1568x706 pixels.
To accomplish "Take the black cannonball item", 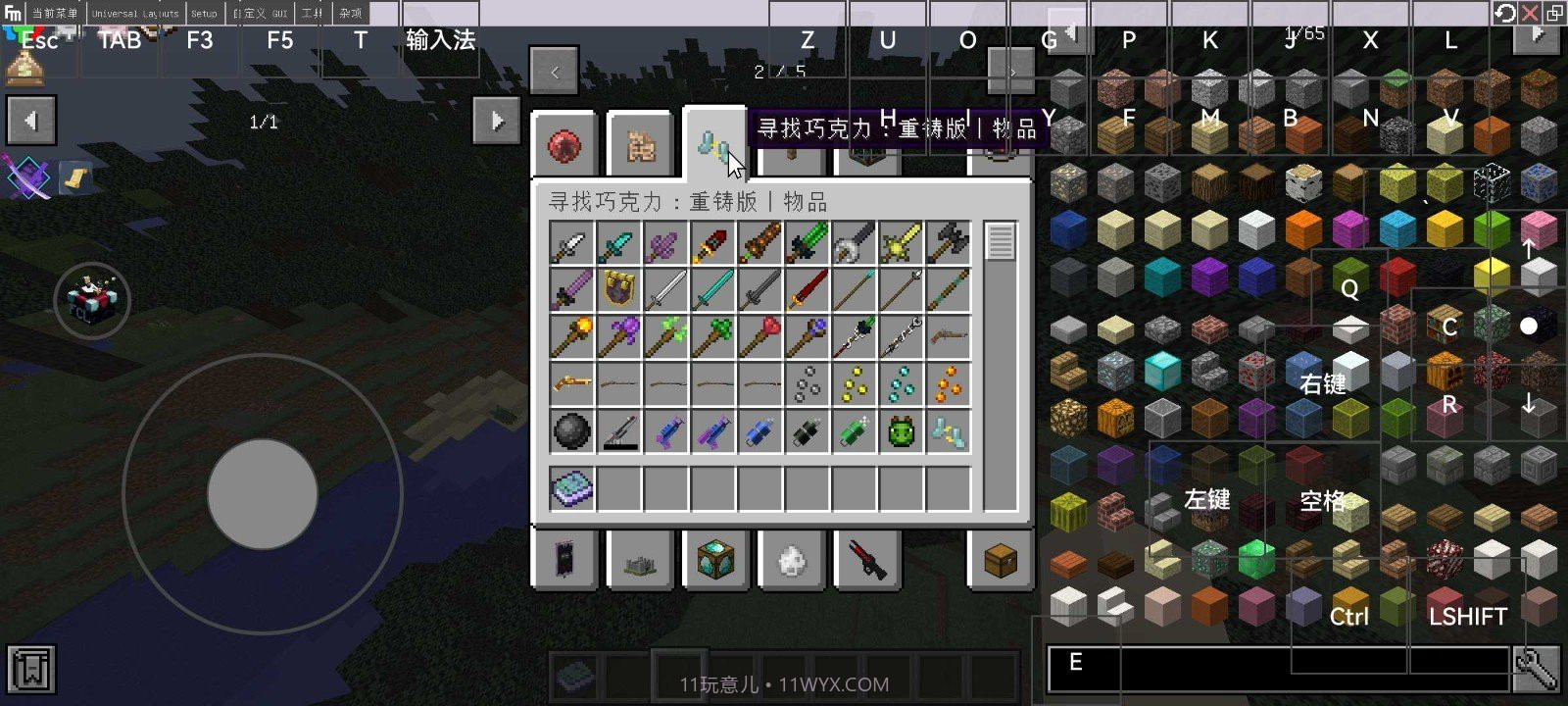I will point(572,431).
